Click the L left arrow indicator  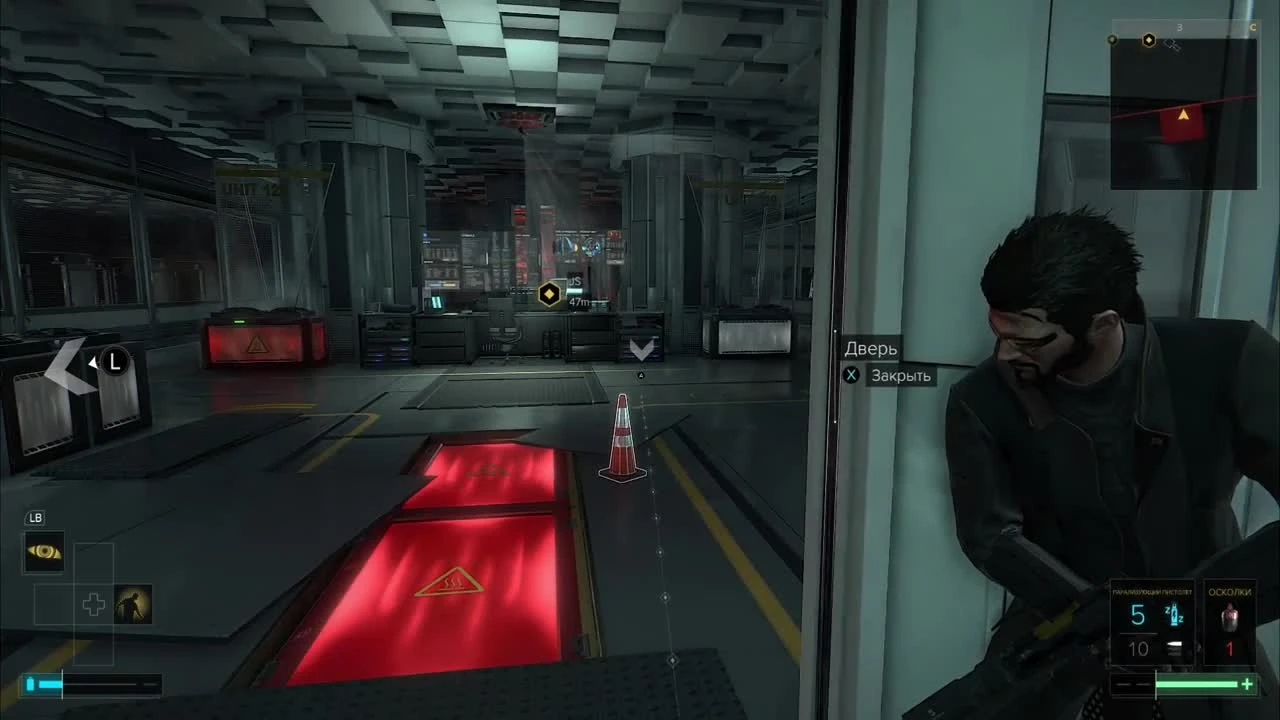[x=98, y=362]
